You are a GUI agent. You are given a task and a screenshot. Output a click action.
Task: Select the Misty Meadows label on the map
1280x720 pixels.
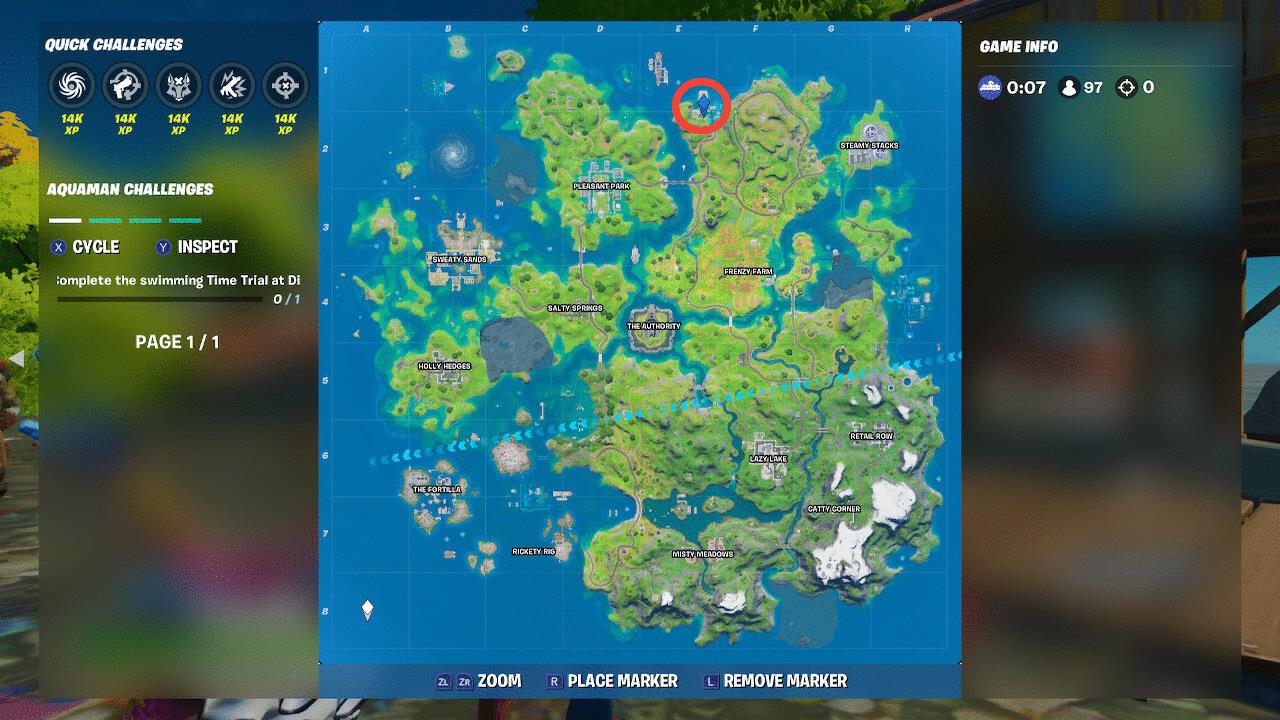705,552
